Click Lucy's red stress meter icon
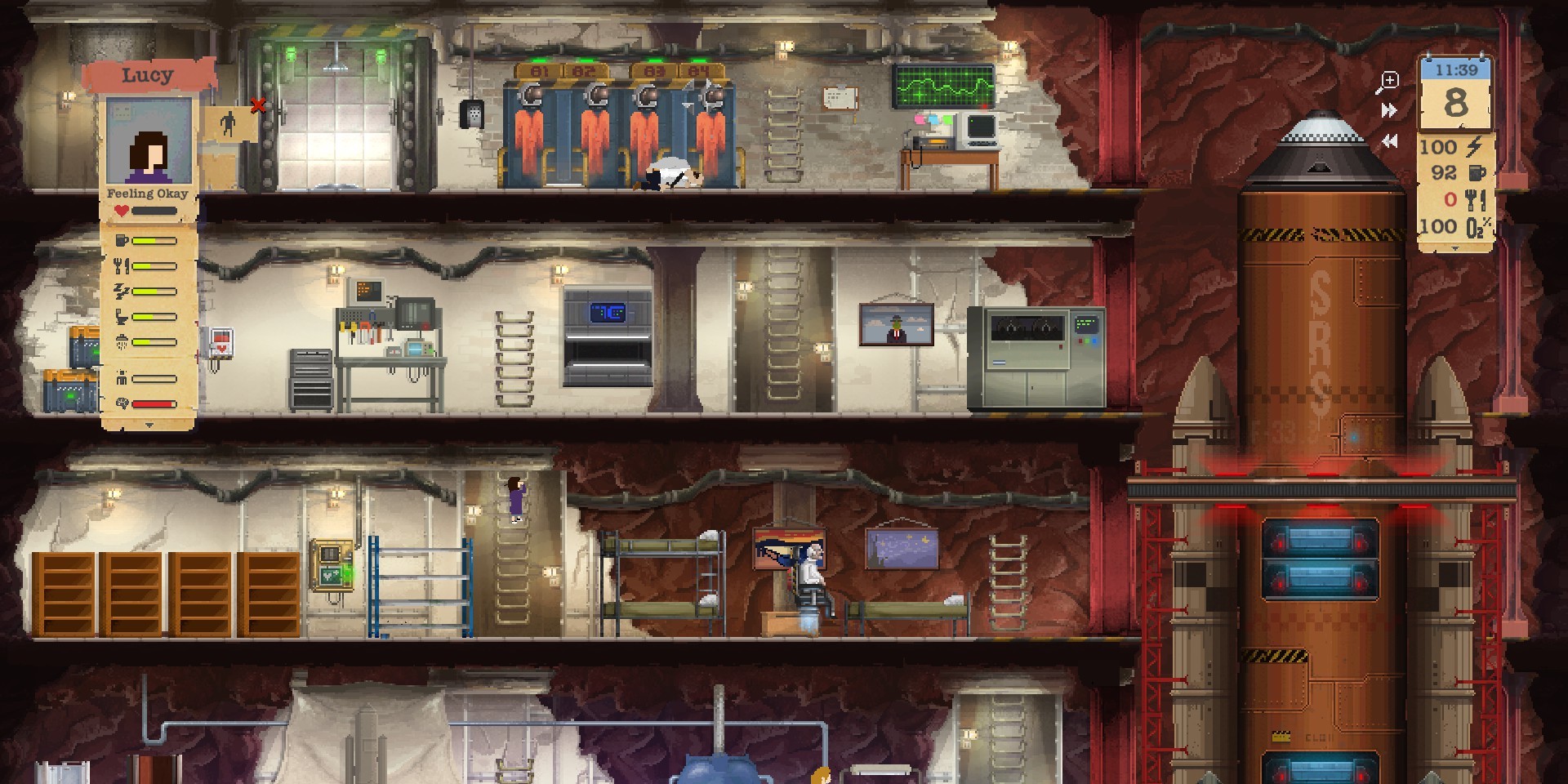The width and height of the screenshot is (1568, 784). click(122, 403)
